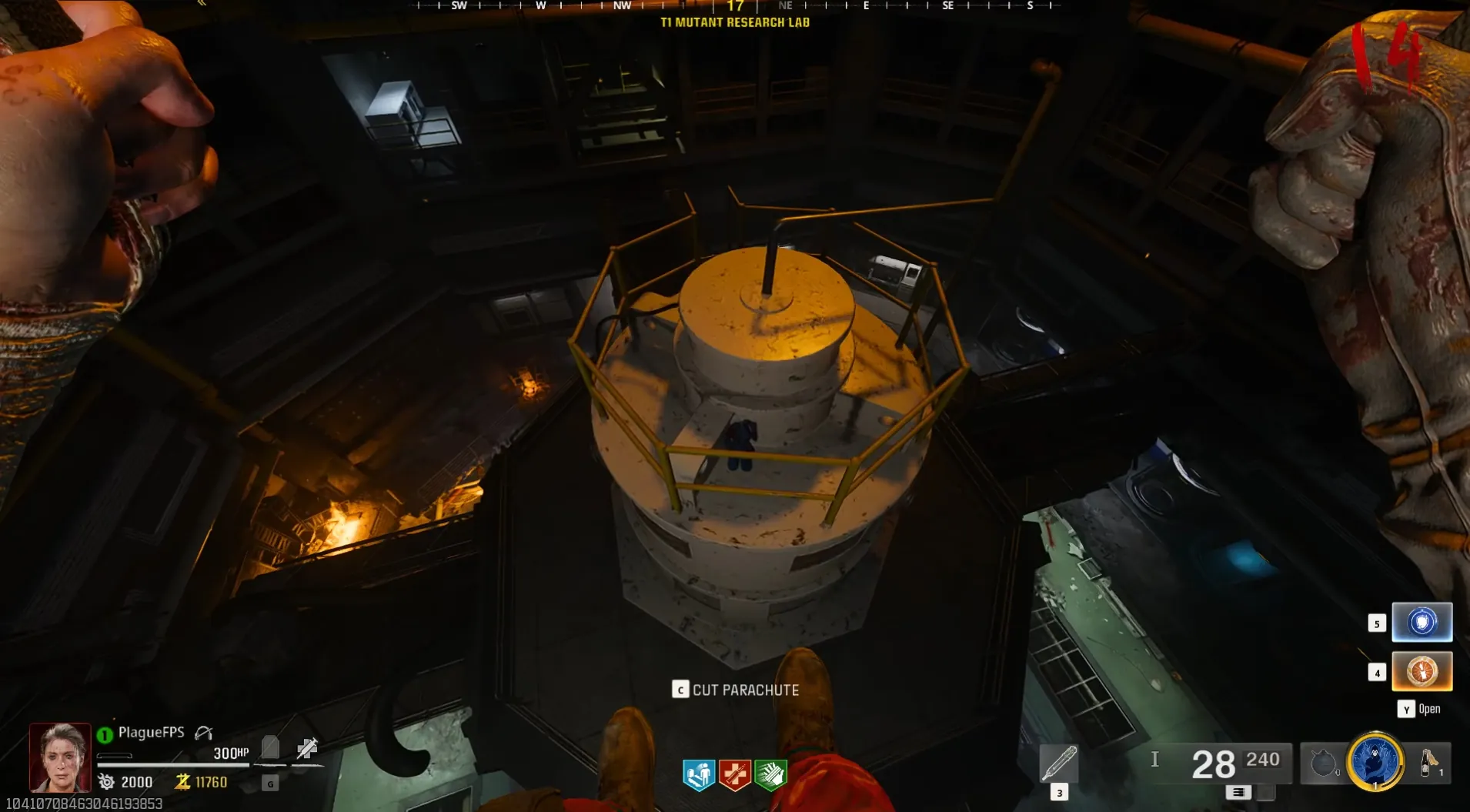This screenshot has height=812, width=1470.
Task: Click the armor plate icon
Action: [270, 747]
